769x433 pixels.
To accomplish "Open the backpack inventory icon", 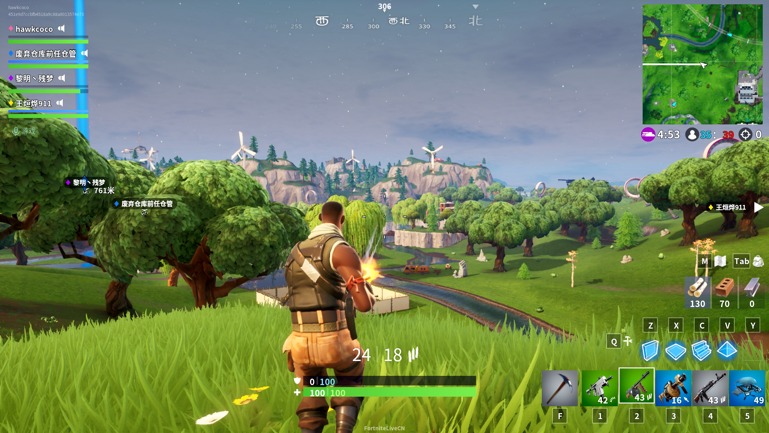I will tap(758, 261).
